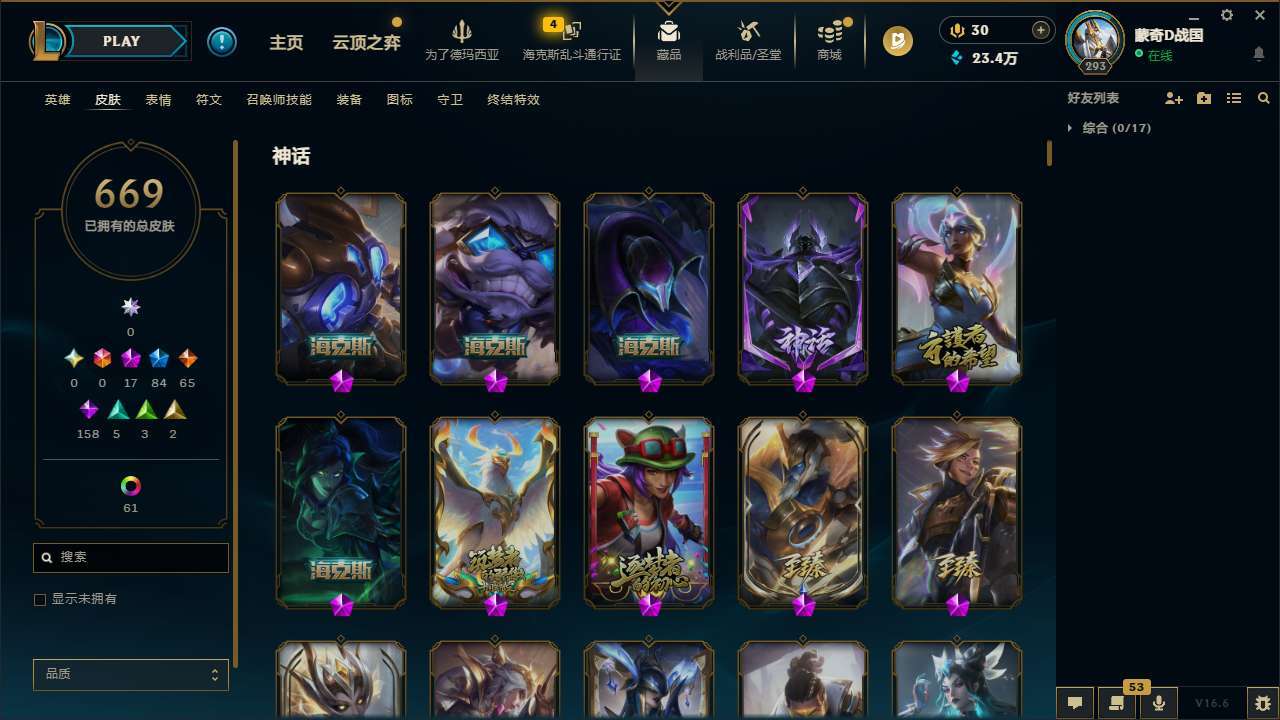Check the 显示未拥有 box to show unowned skins
This screenshot has height=720, width=1280.
40,599
